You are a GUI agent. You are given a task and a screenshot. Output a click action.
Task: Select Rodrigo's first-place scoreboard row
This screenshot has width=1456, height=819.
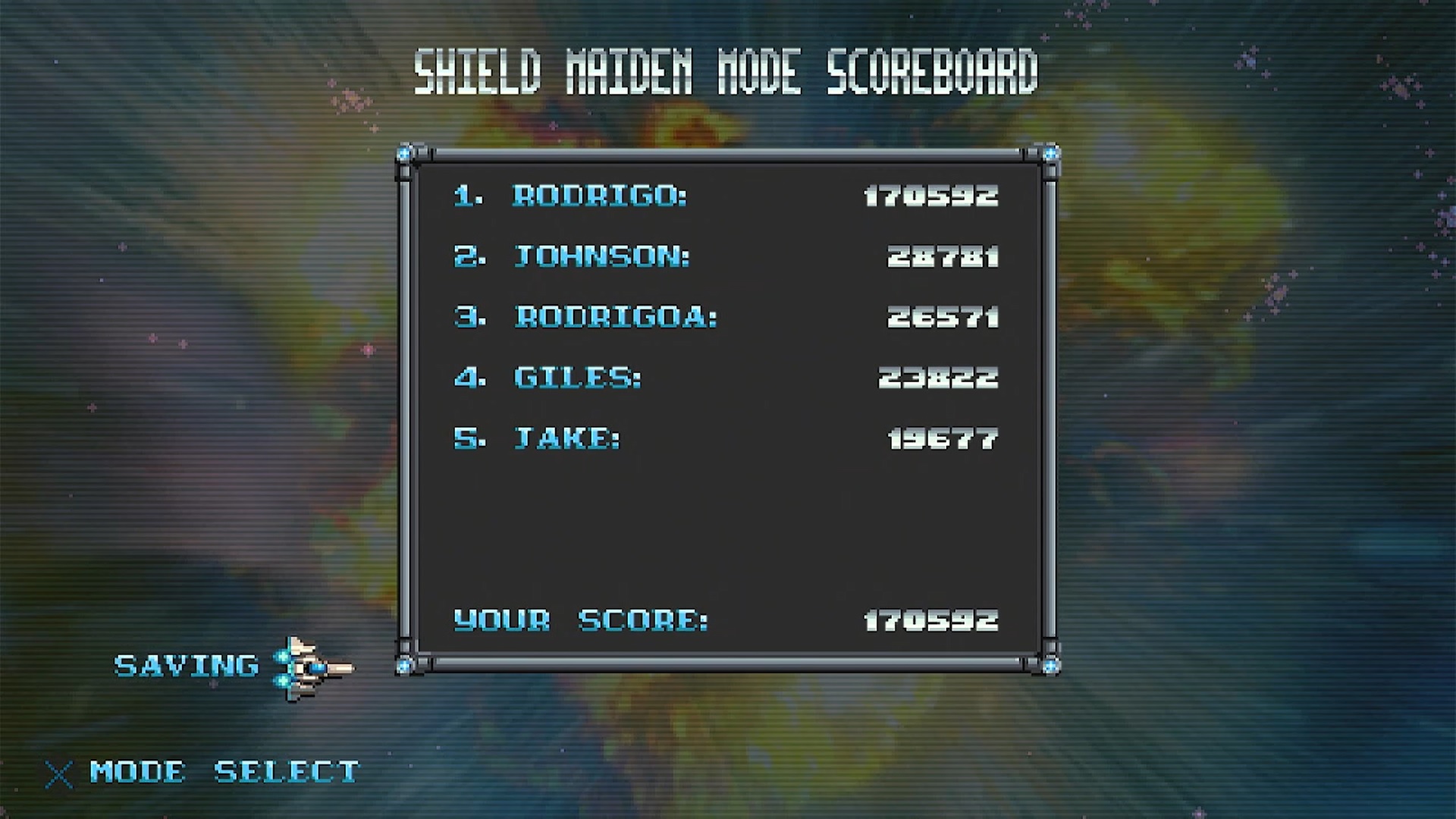725,196
